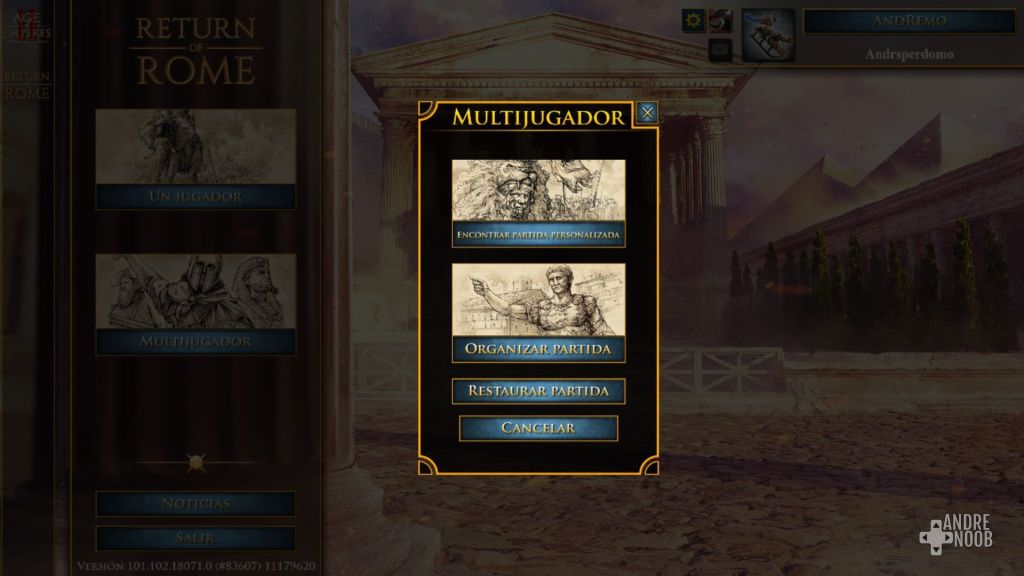Select the Return of Rome side tab
The image size is (1024, 576).
26,86
